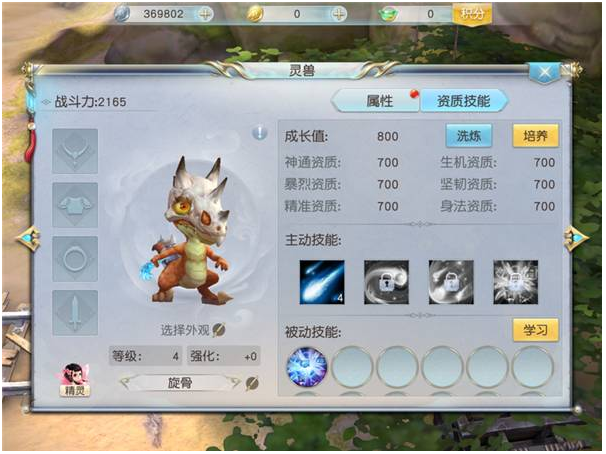The height and width of the screenshot is (454, 606).
Task: Click the 学习 passive skill button
Action: click(535, 330)
